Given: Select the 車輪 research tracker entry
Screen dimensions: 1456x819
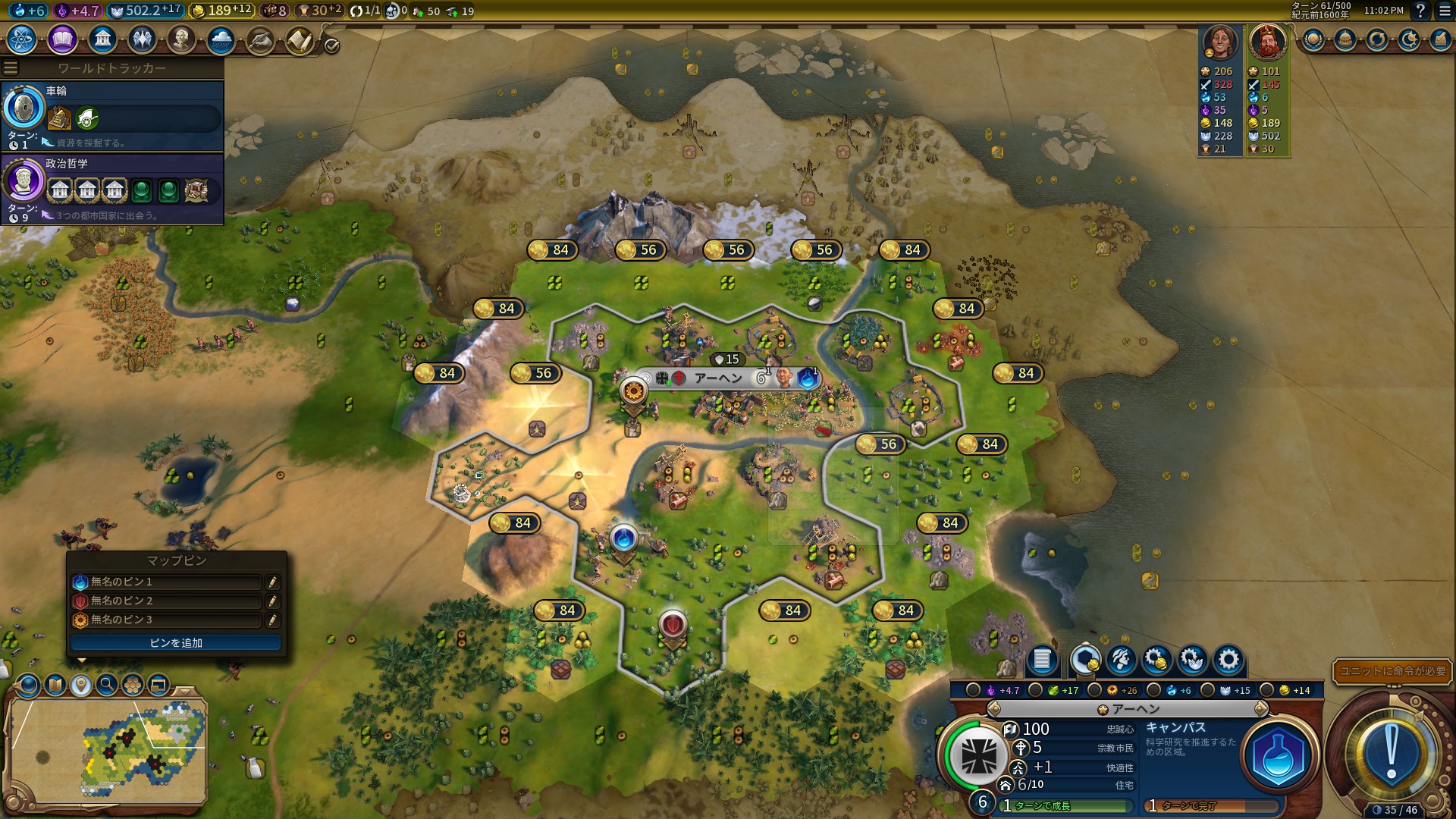Looking at the screenshot, I should click(x=112, y=116).
